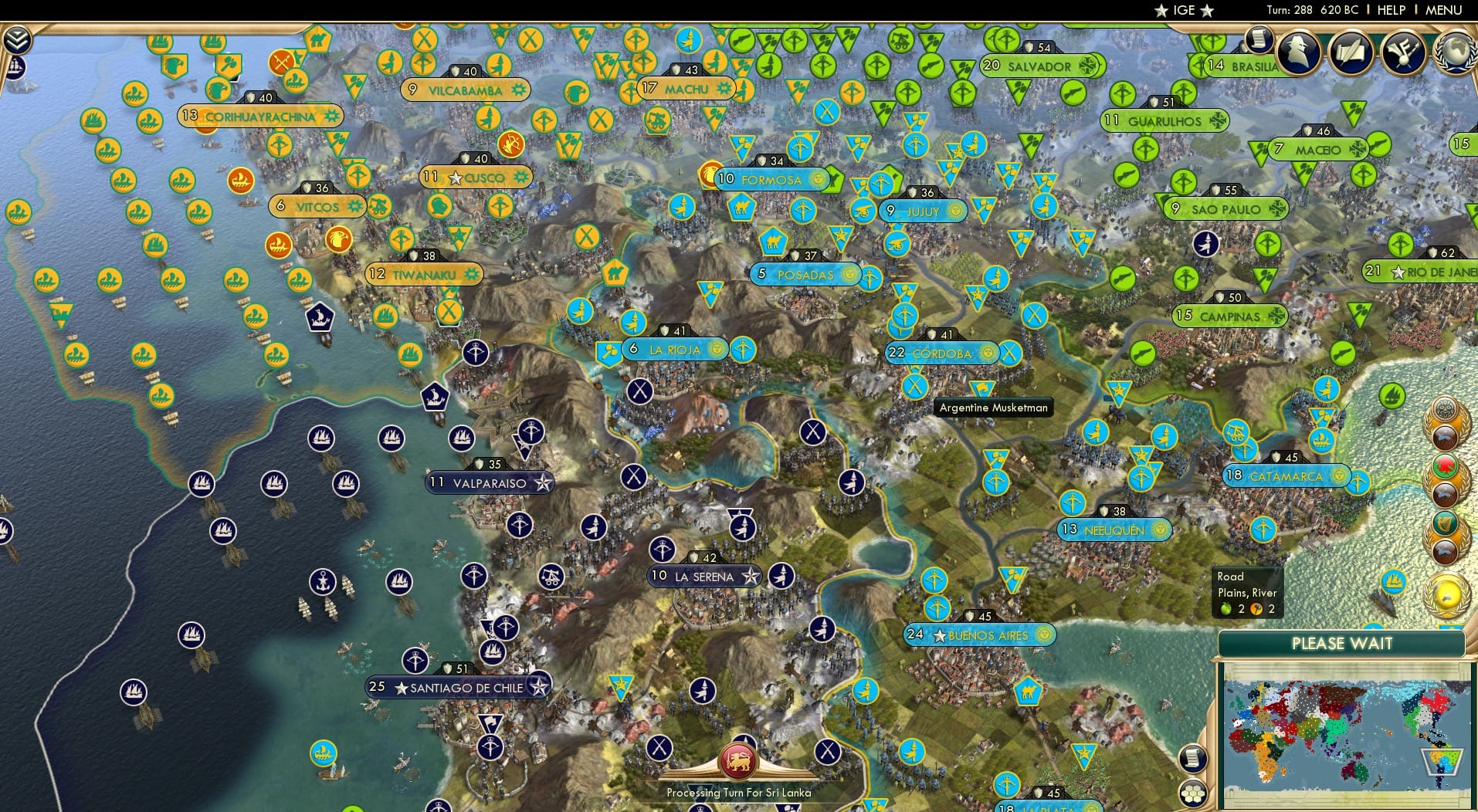
Task: Open the globe world overview icon top right
Action: (1455, 52)
